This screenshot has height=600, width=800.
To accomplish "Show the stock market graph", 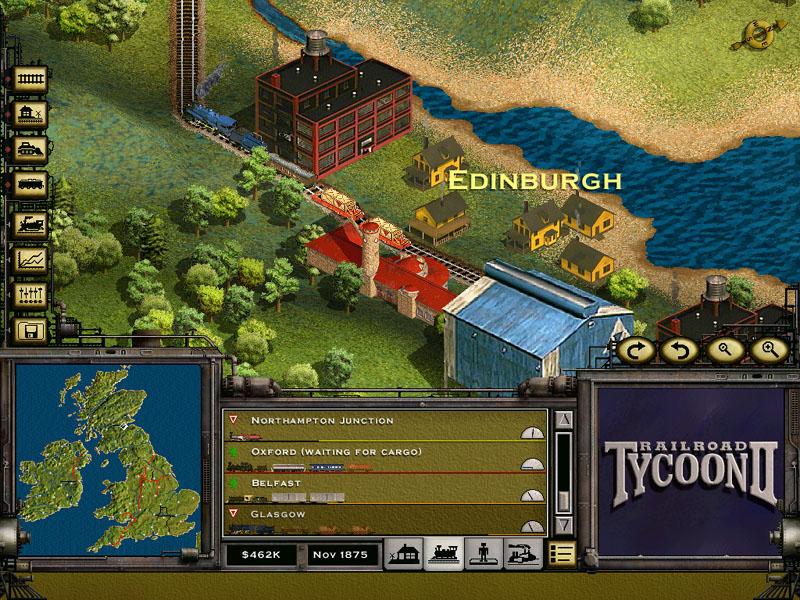I will (29, 258).
